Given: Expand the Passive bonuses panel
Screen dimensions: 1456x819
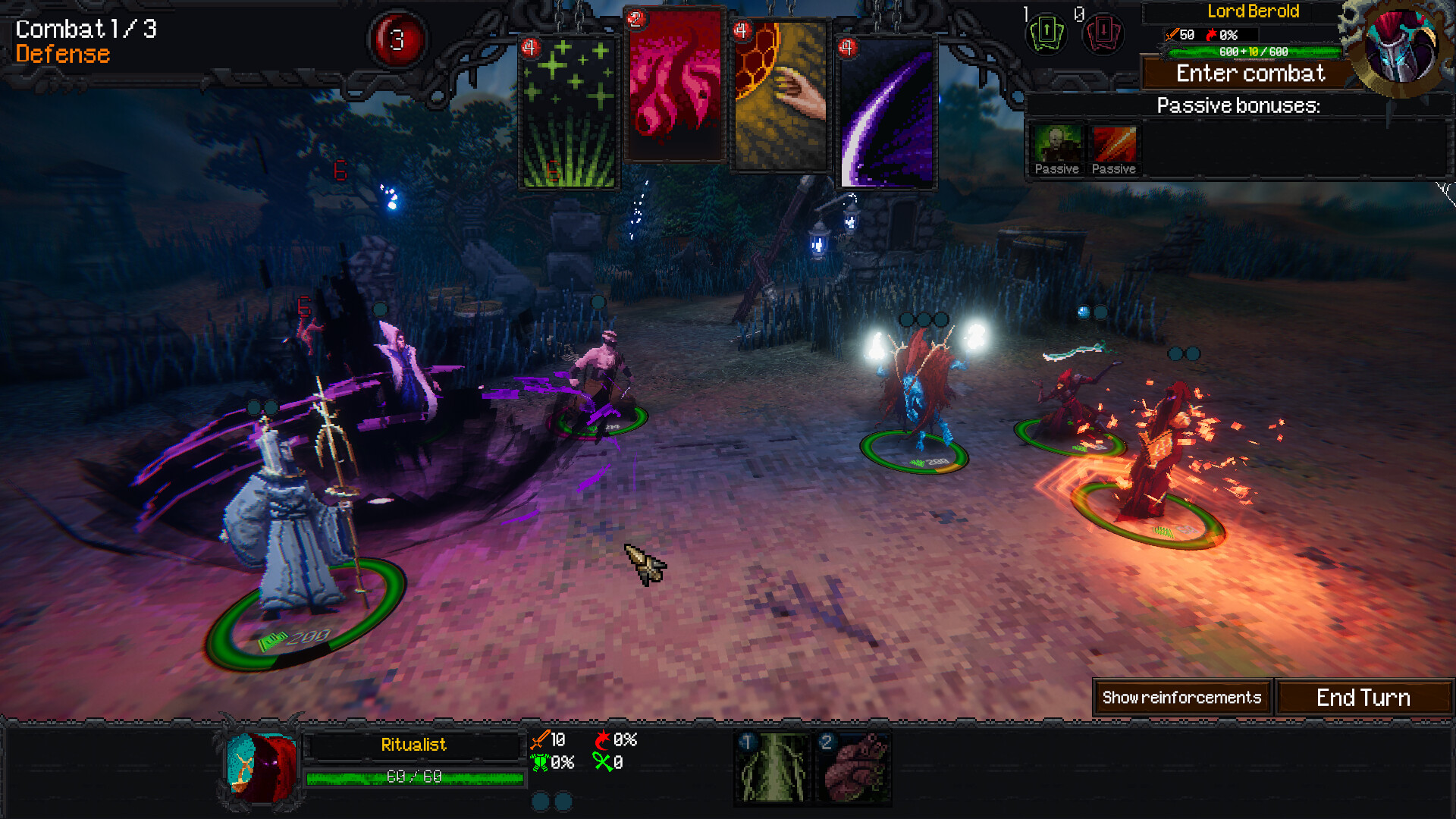Looking at the screenshot, I should (1238, 105).
